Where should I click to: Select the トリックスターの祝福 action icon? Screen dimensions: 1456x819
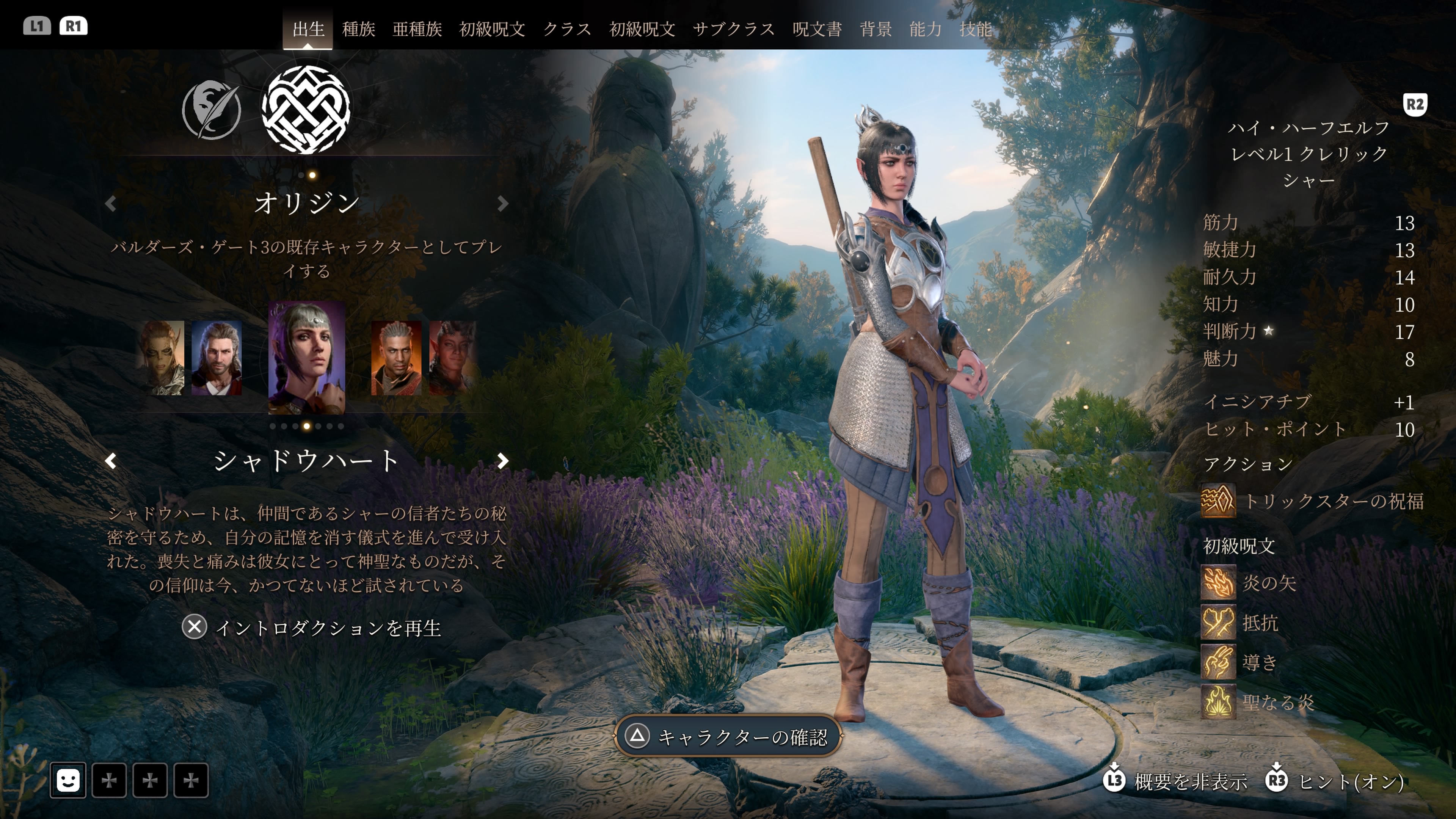(1218, 501)
